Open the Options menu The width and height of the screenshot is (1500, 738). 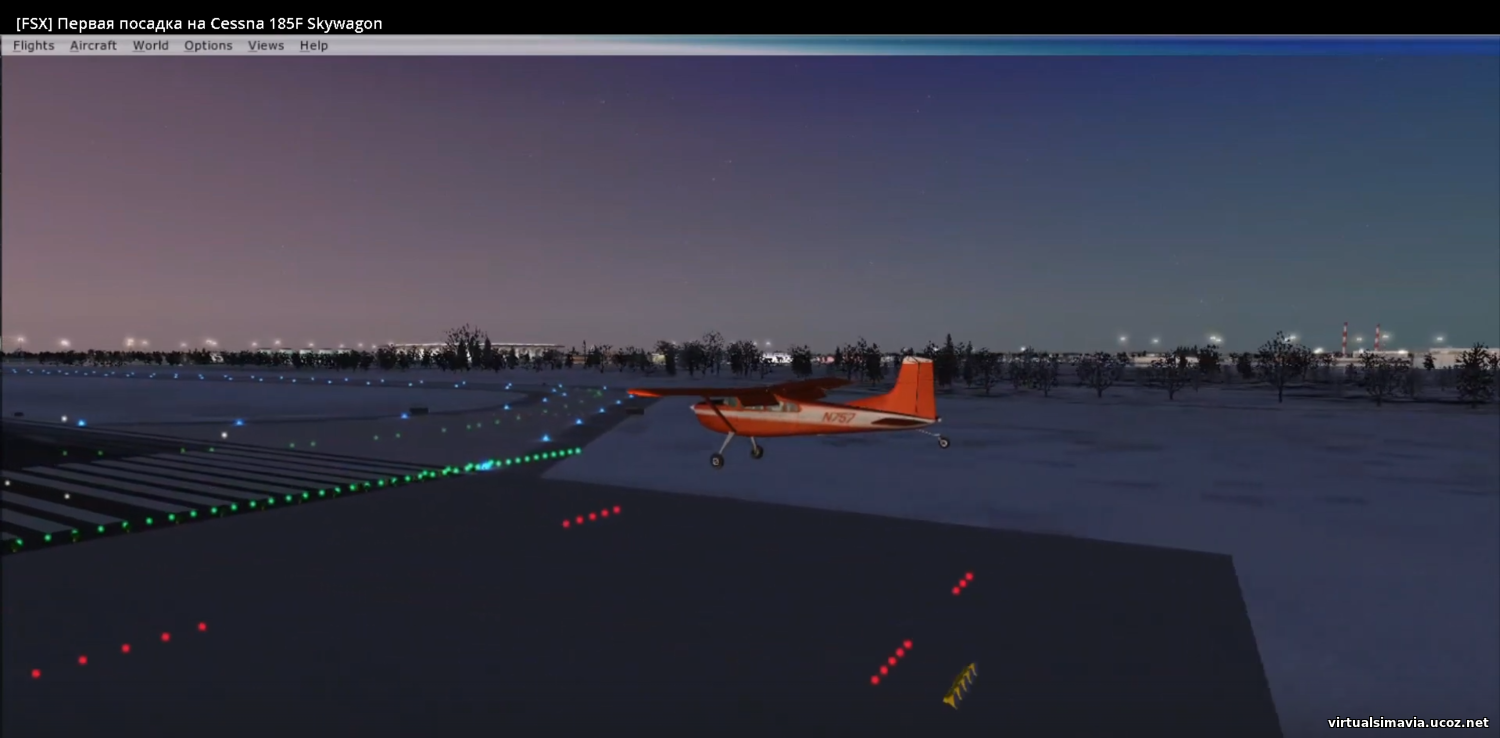(208, 46)
